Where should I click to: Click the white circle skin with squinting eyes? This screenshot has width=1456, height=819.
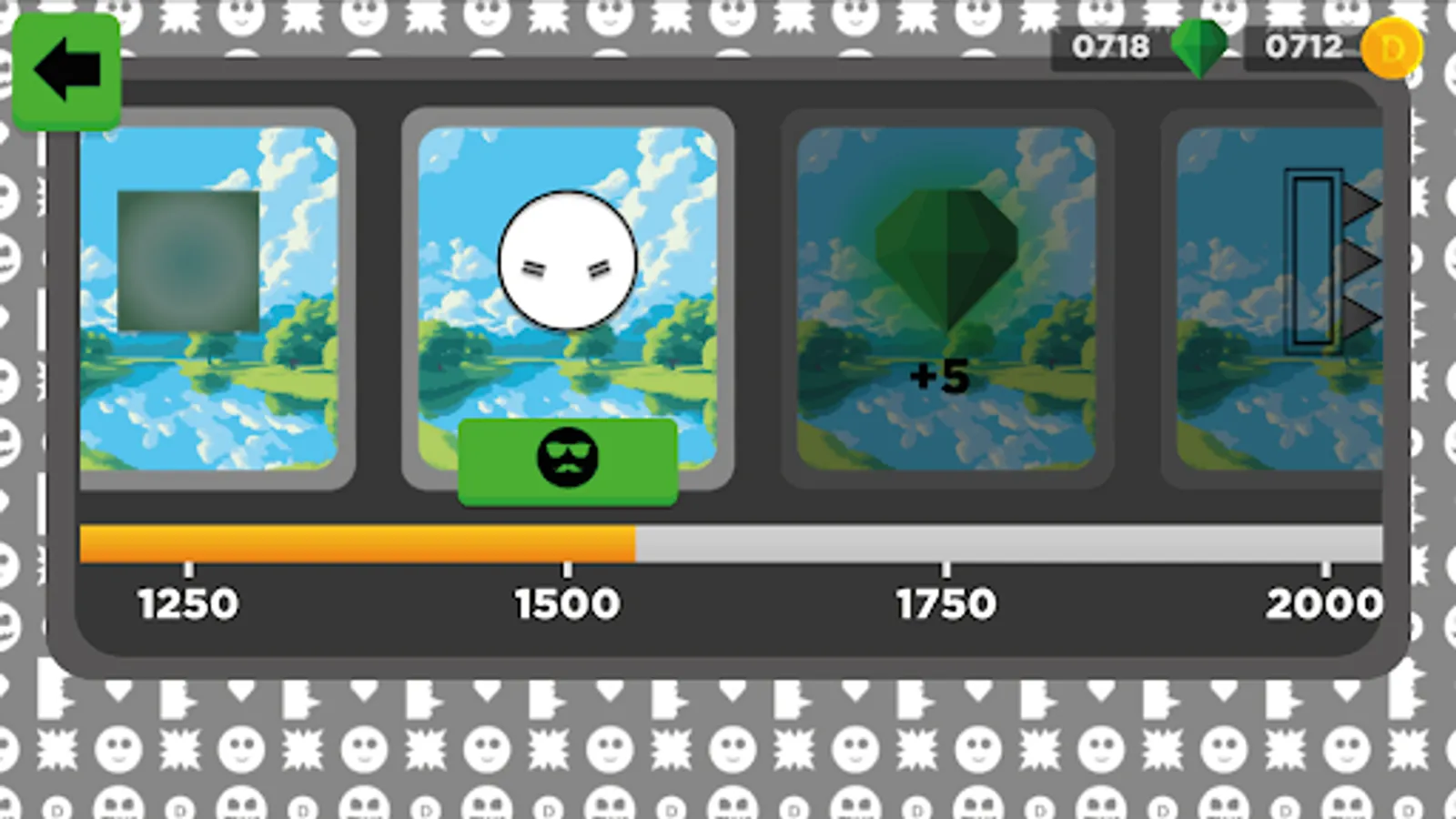click(x=565, y=259)
